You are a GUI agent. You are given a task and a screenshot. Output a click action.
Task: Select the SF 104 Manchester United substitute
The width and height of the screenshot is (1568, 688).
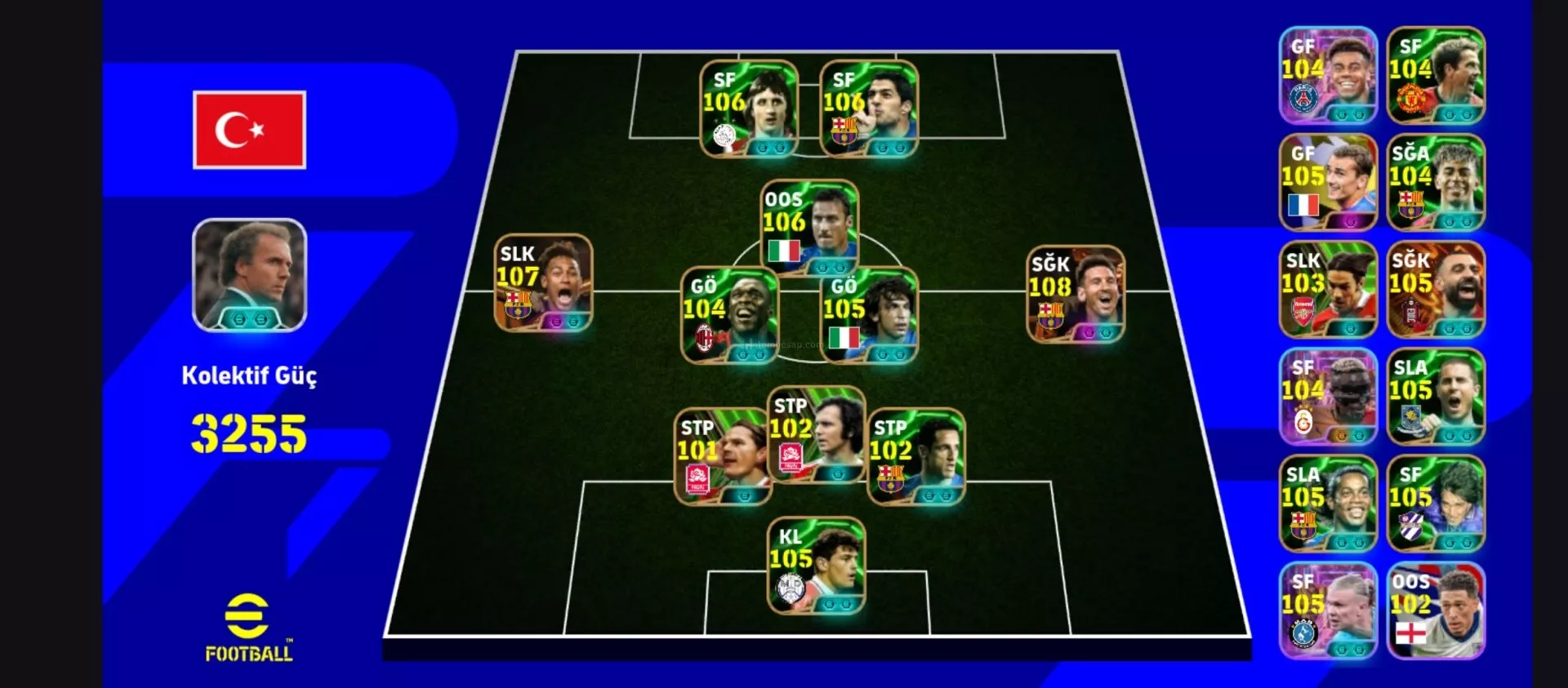pyautogui.click(x=1436, y=75)
